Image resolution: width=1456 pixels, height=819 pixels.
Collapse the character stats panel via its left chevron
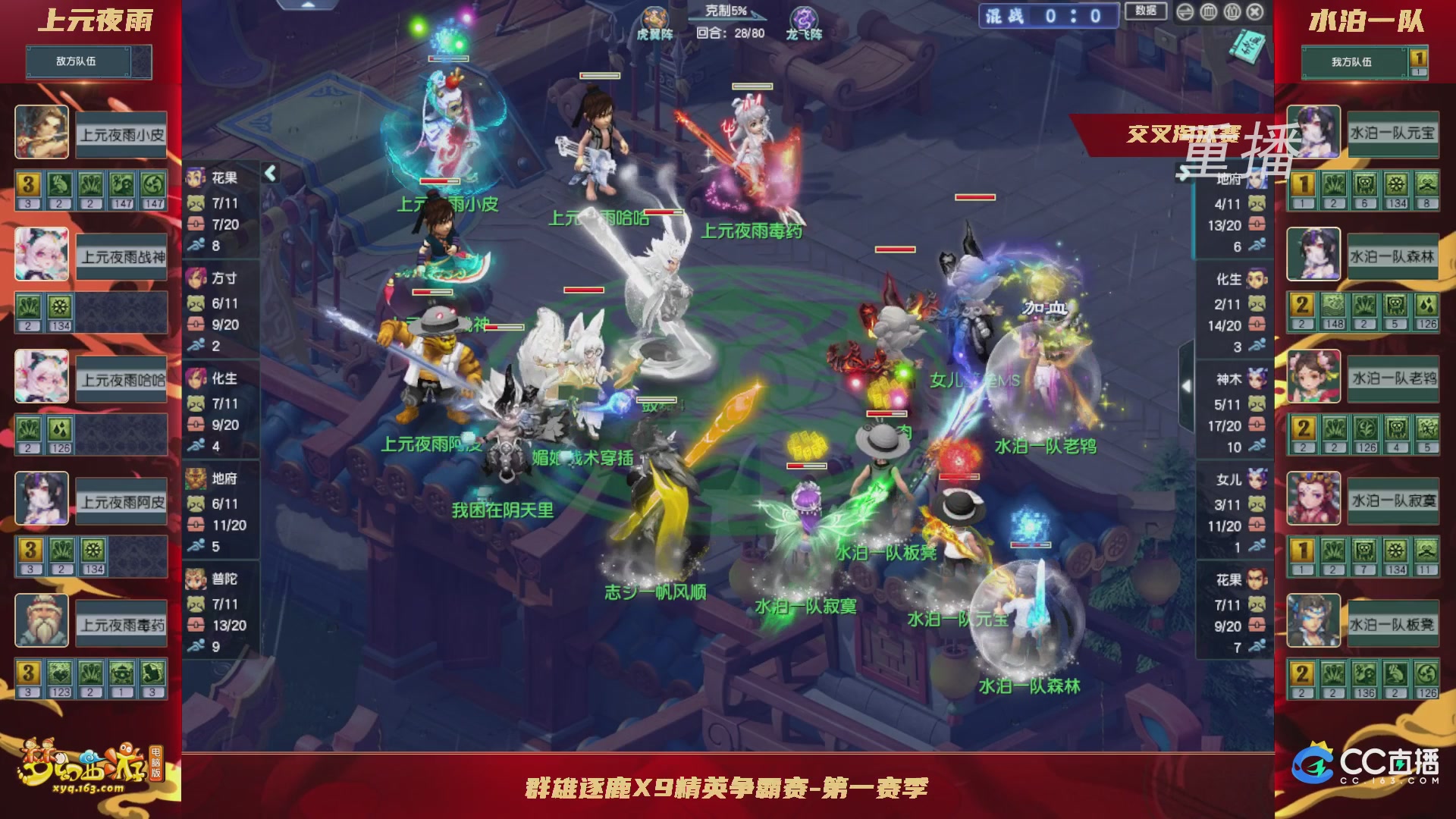coord(270,172)
